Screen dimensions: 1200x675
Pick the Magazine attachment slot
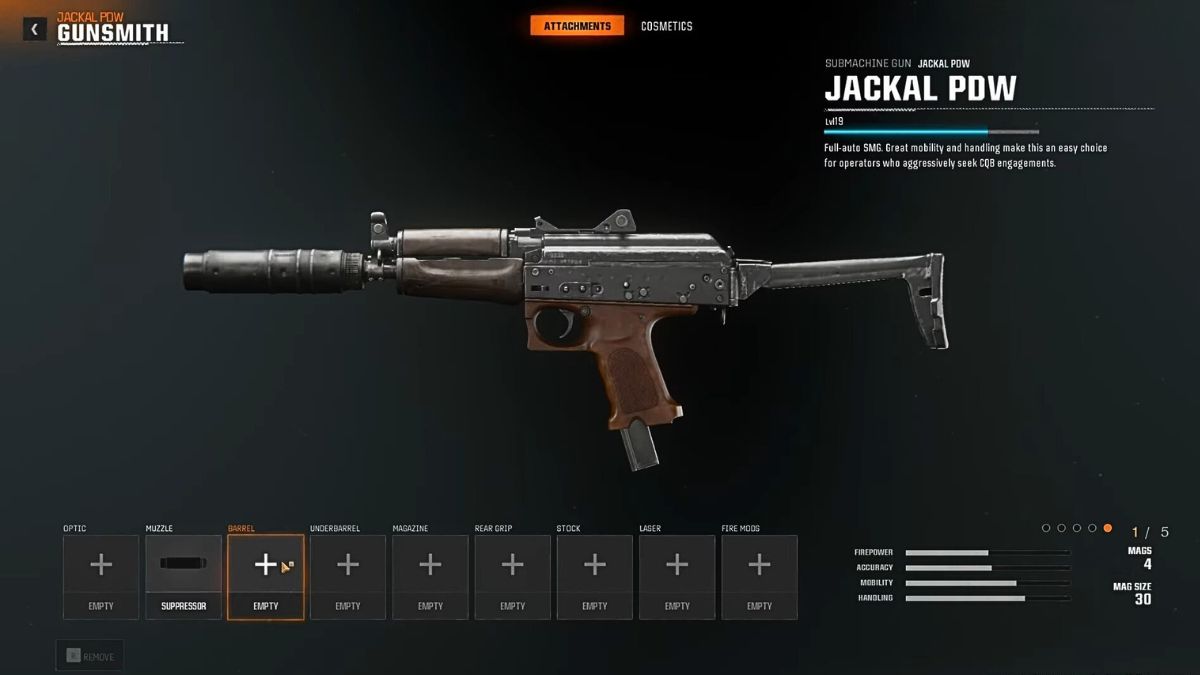tap(430, 576)
